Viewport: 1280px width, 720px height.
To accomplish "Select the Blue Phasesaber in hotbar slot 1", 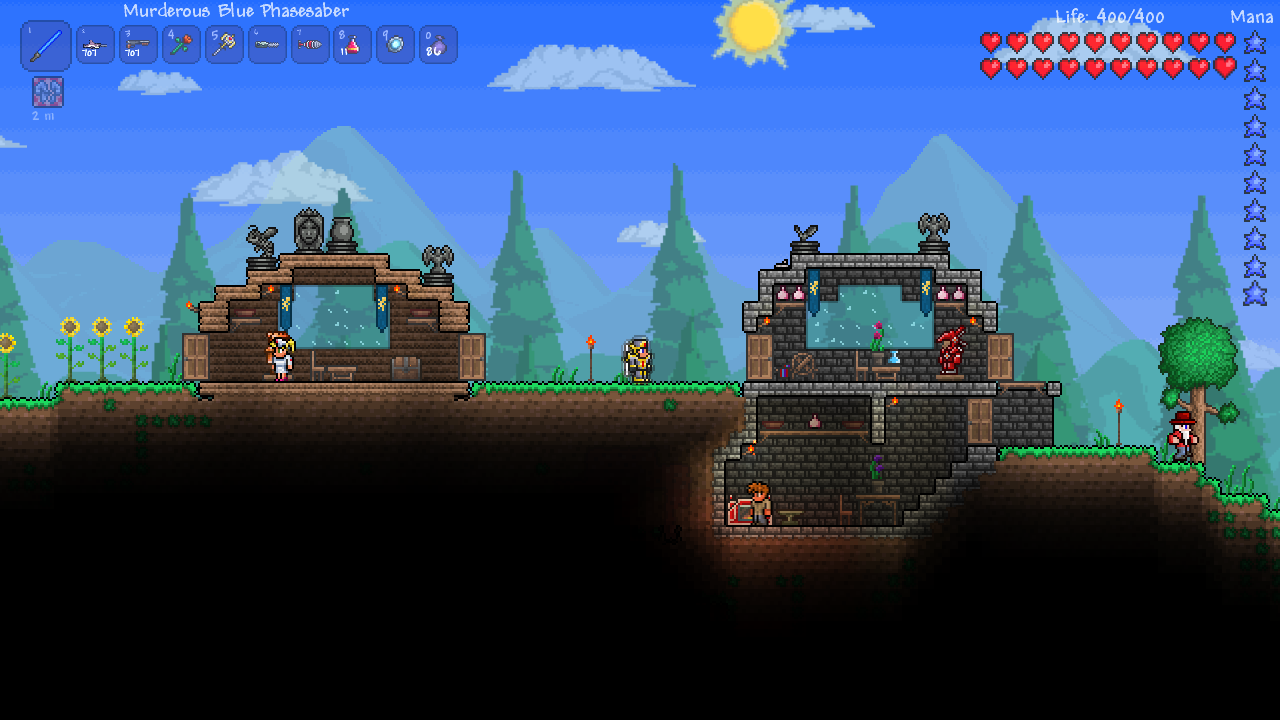I will tap(45, 44).
